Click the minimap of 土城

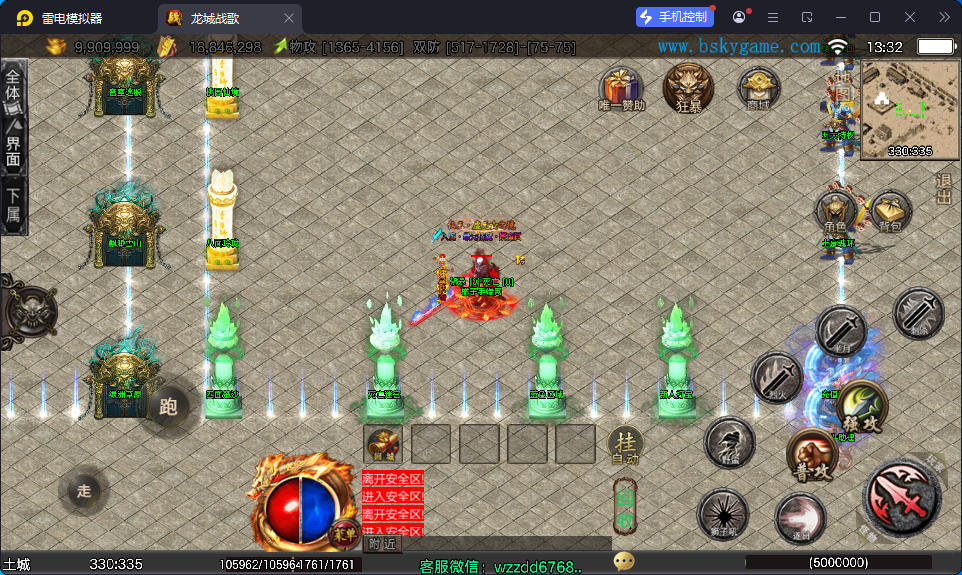click(896, 108)
